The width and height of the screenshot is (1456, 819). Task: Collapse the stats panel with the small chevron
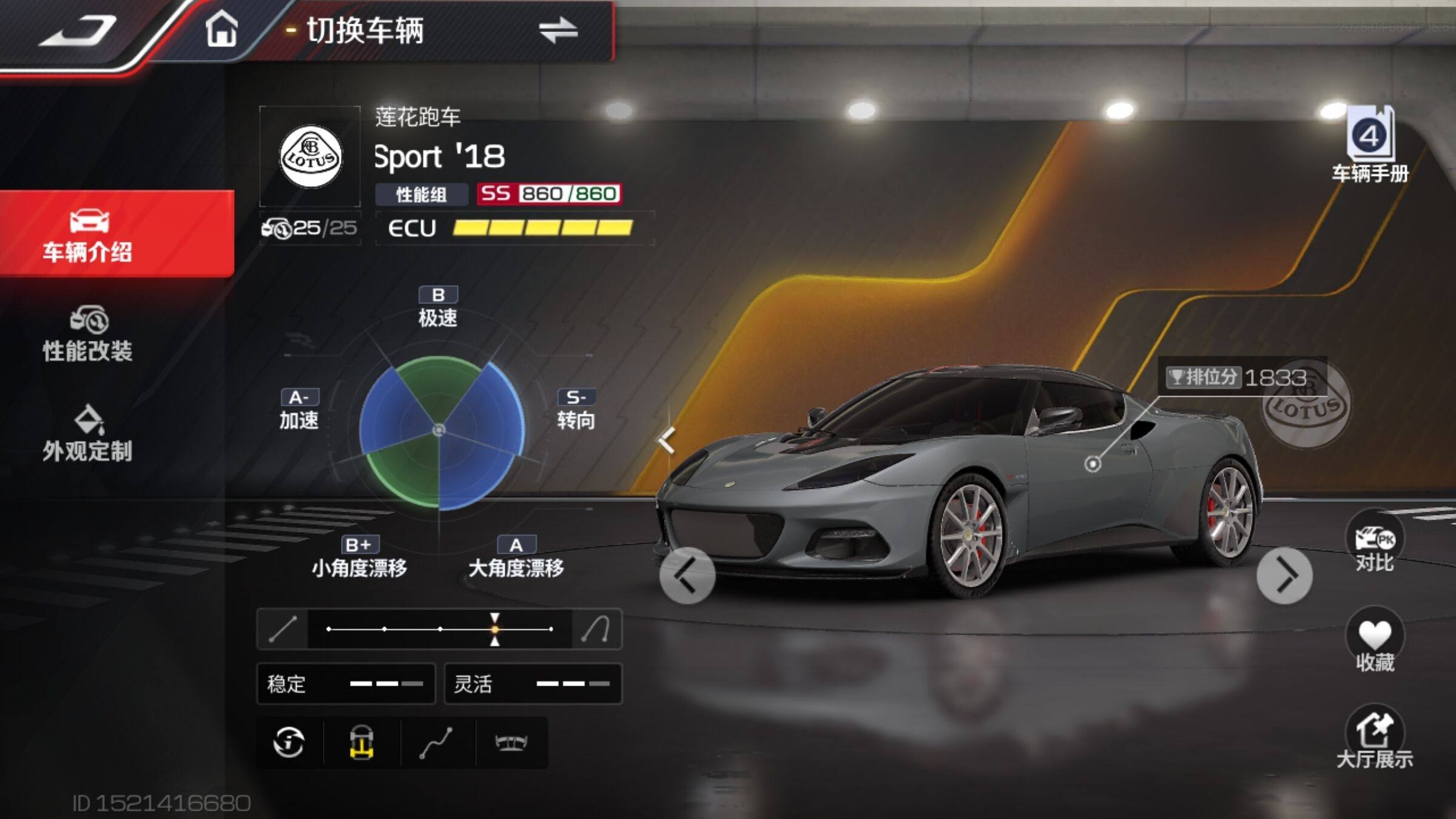click(667, 440)
